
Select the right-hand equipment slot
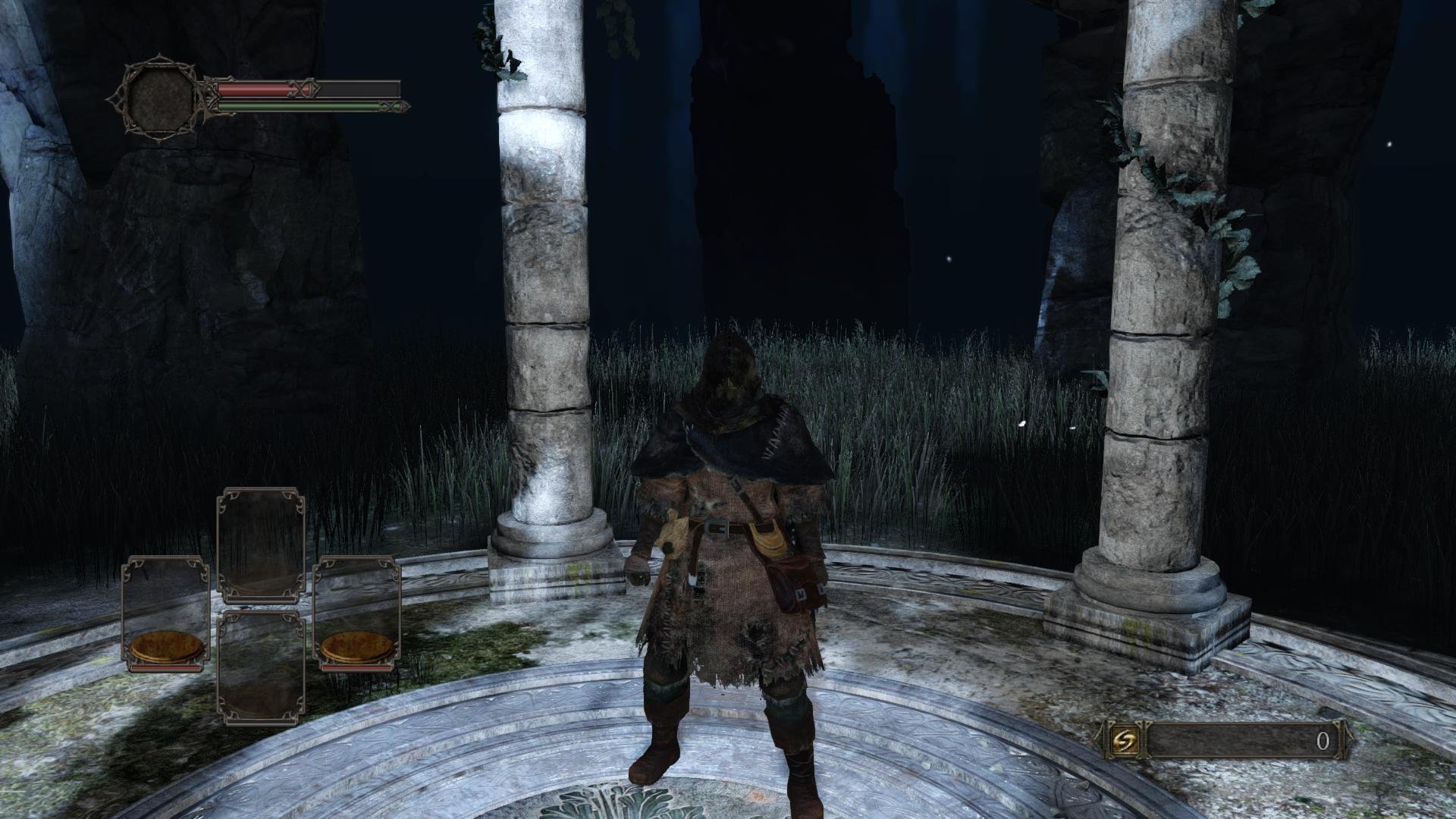click(356, 614)
